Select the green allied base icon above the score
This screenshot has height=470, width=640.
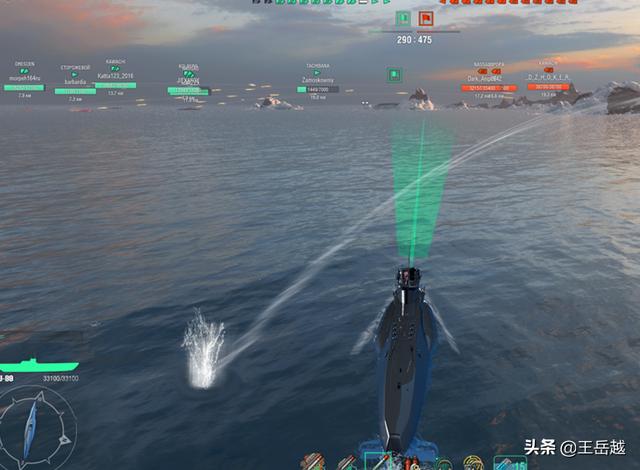(402, 18)
